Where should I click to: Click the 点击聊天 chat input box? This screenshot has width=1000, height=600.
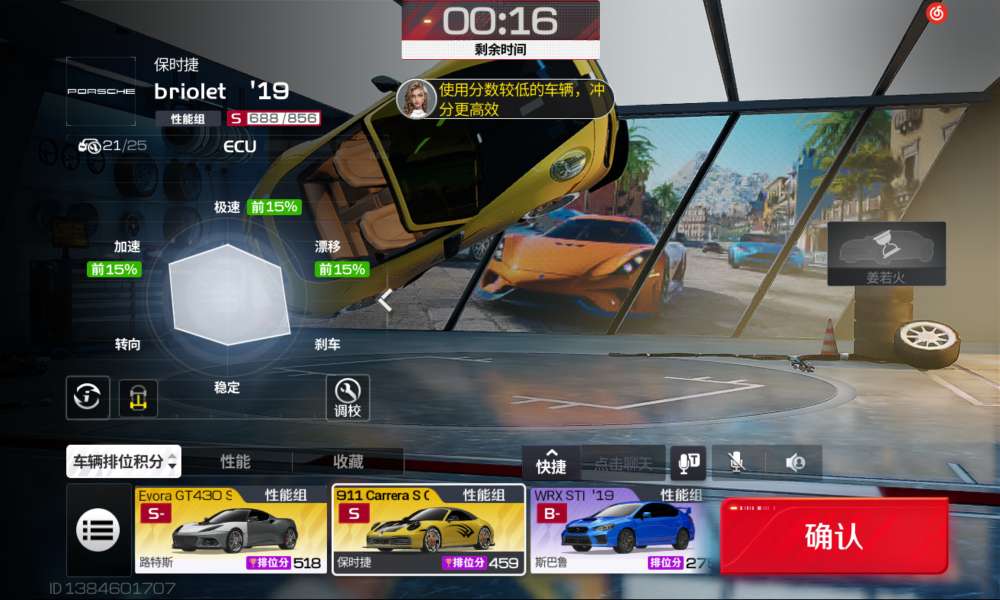point(623,463)
